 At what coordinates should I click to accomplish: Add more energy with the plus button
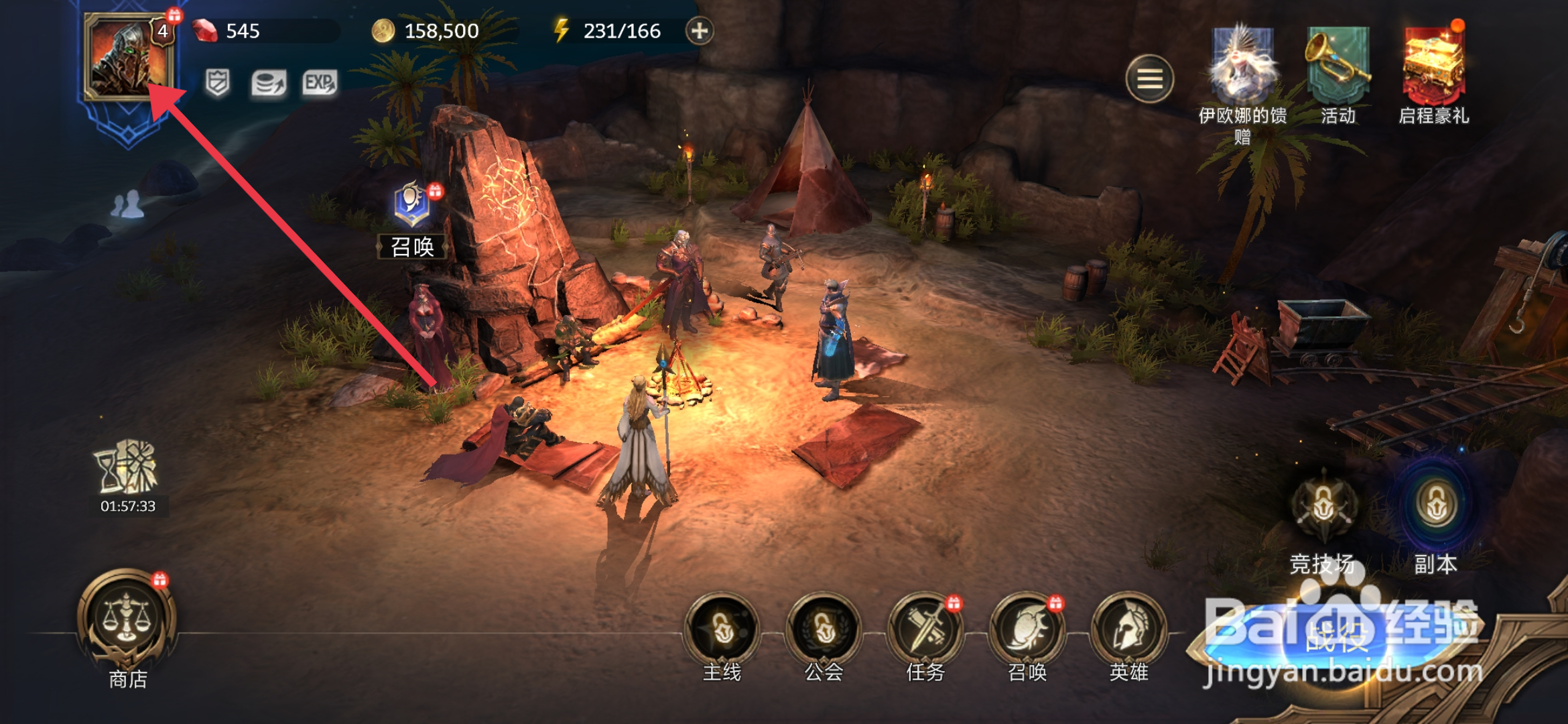click(699, 31)
